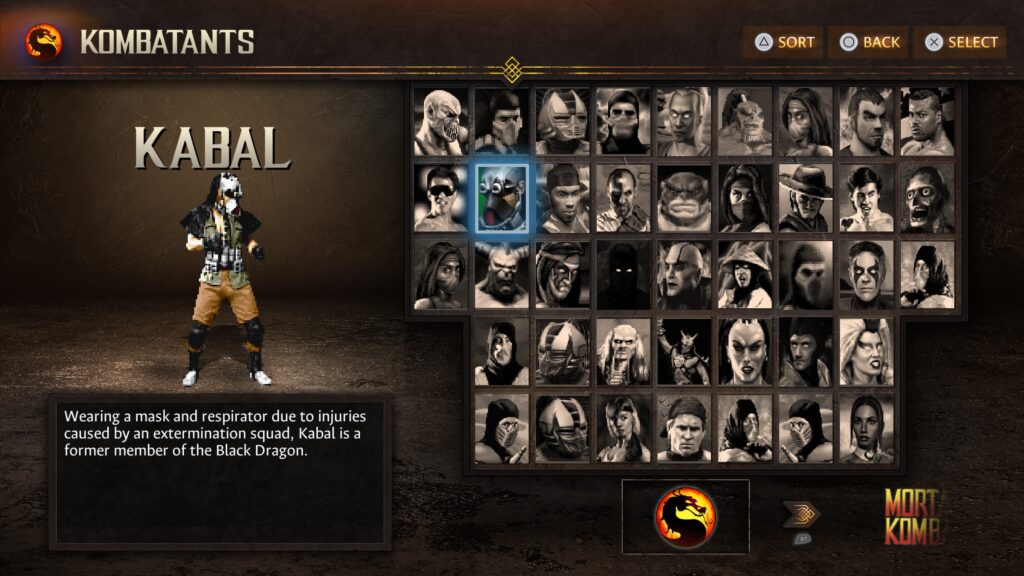This screenshot has height=576, width=1024.
Task: Click the highlighted Kabal portrait
Action: coord(502,198)
